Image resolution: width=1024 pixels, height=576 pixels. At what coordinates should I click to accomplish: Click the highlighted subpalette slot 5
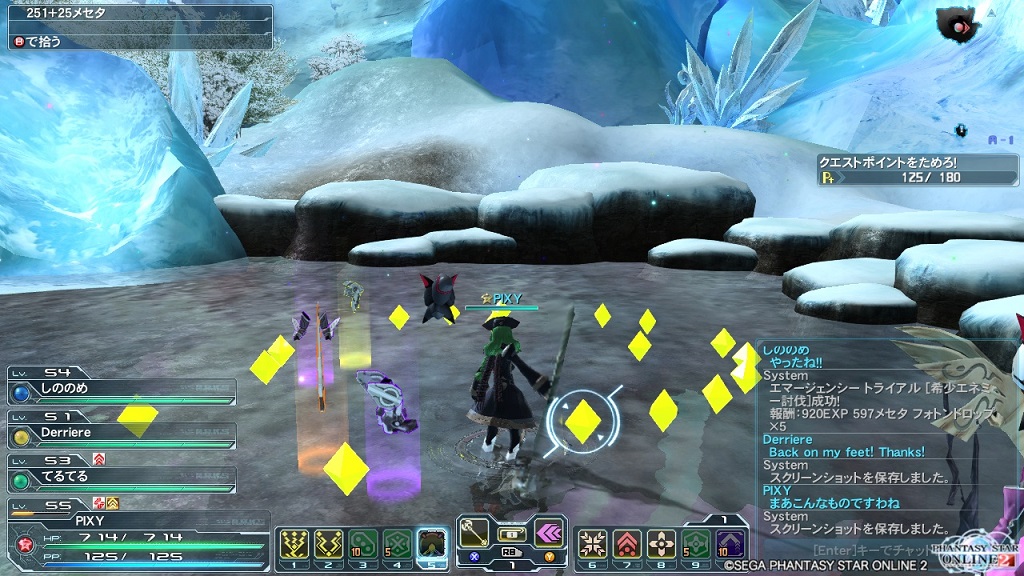point(432,543)
